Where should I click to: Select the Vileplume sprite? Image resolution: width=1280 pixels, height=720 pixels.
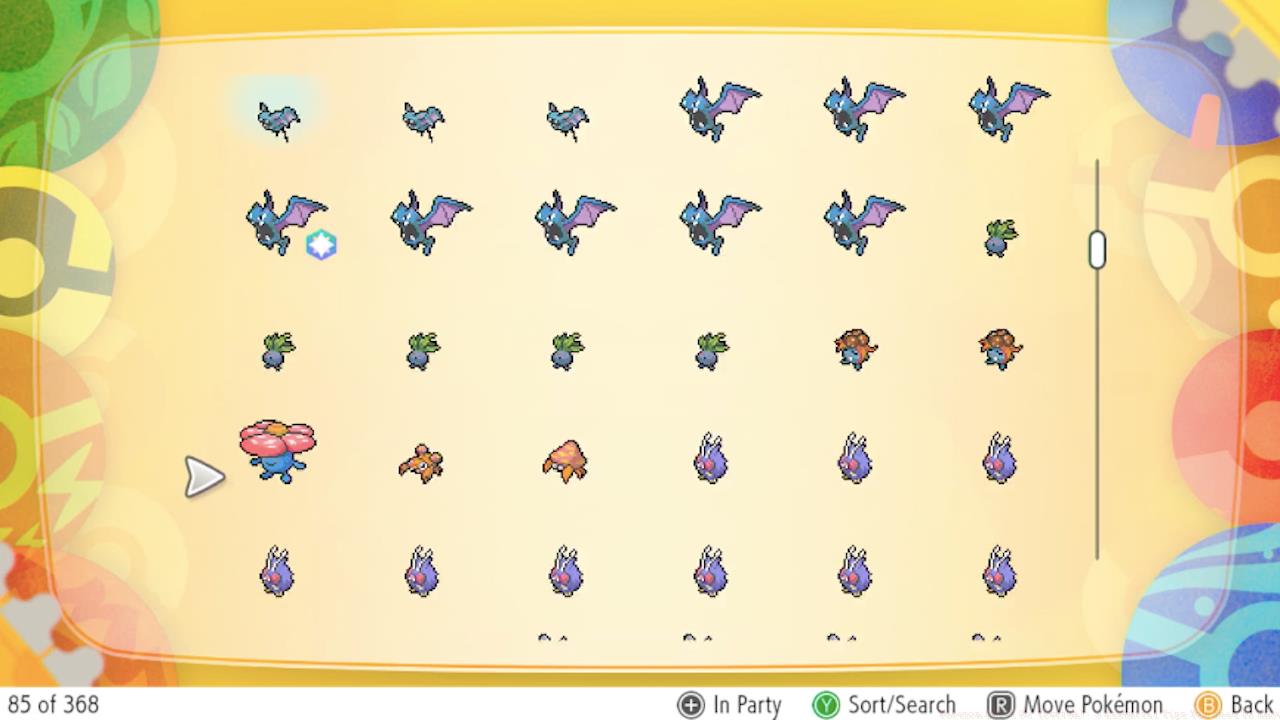click(275, 450)
